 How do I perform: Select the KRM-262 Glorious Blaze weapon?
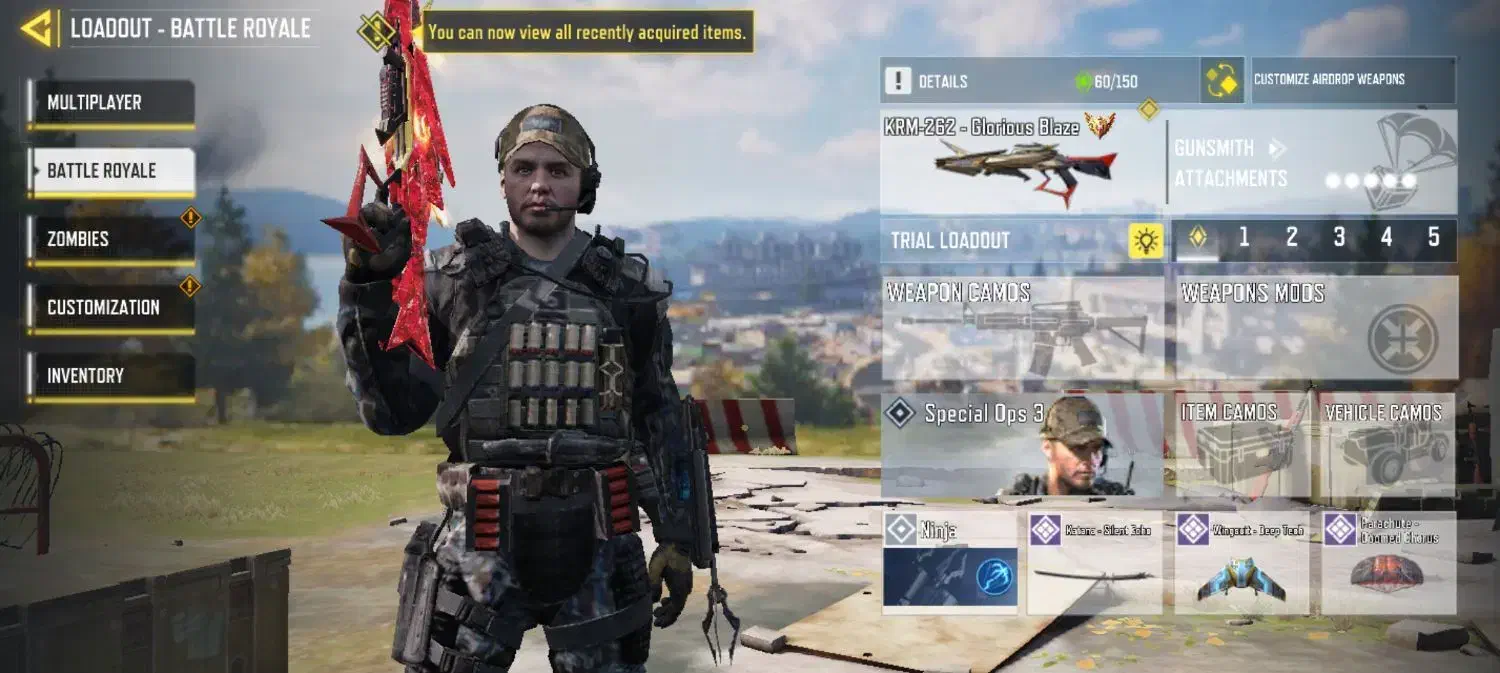click(x=1020, y=161)
